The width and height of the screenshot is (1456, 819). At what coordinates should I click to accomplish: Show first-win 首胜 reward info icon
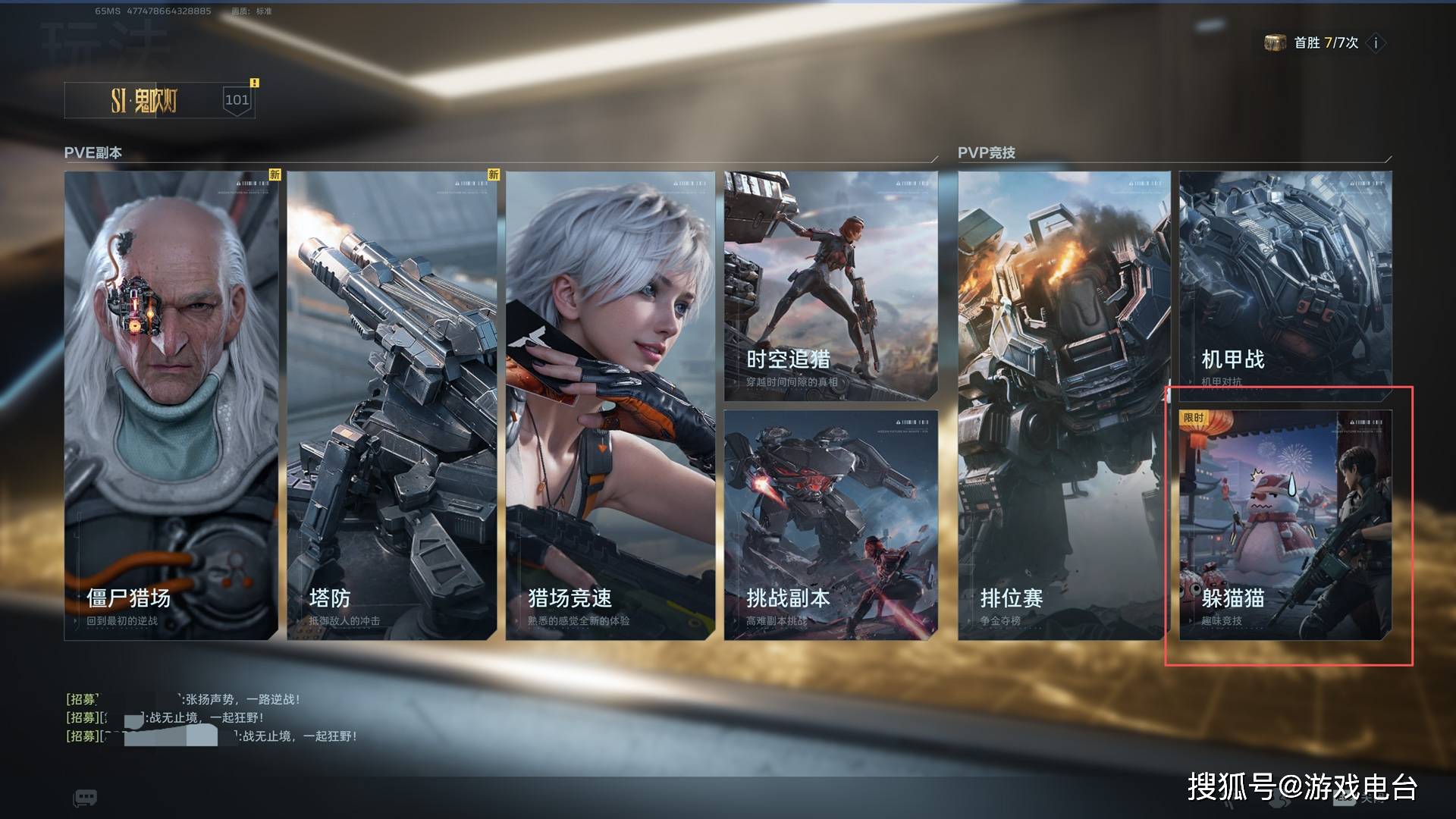1376,43
